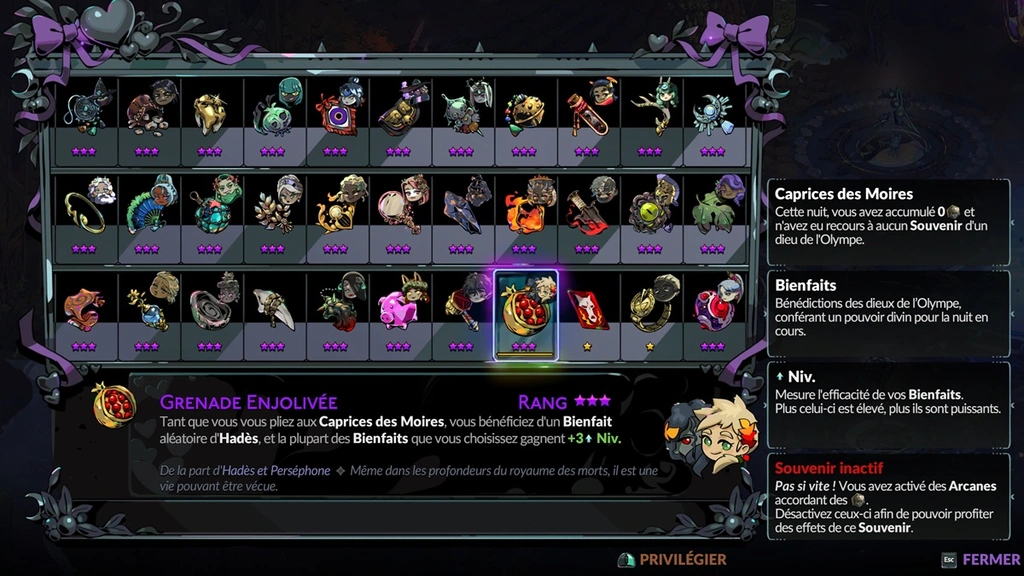Select the Privilégier option
This screenshot has width=1024, height=576.
pos(672,560)
